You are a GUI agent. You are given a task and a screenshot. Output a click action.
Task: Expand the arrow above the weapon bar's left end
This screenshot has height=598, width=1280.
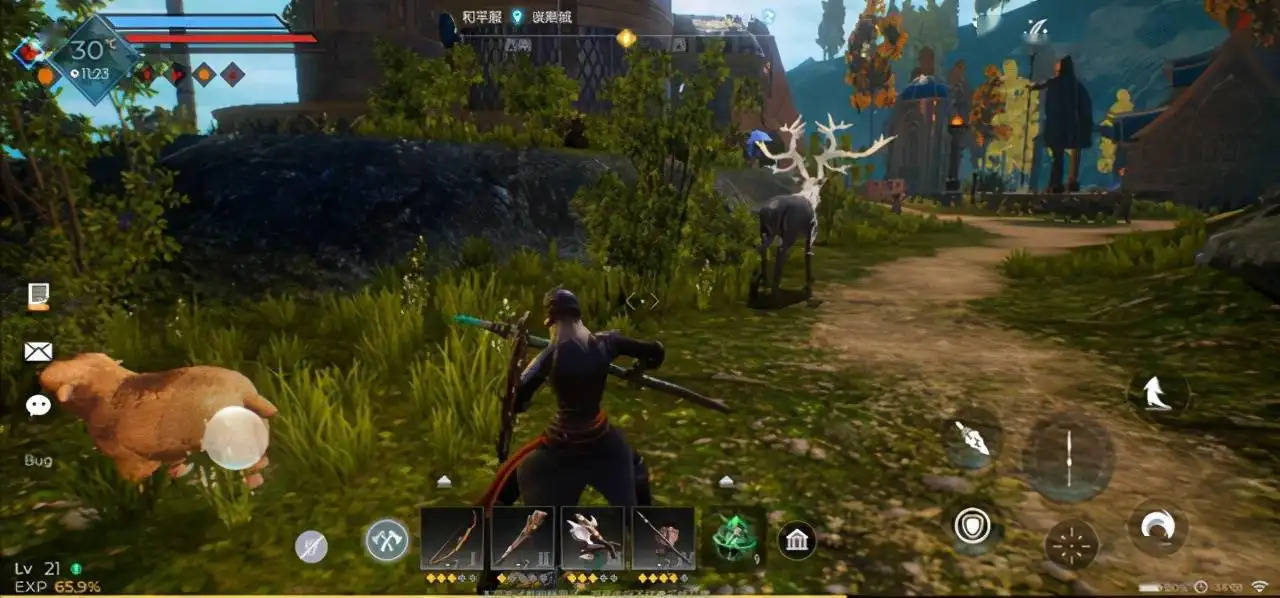(x=444, y=481)
